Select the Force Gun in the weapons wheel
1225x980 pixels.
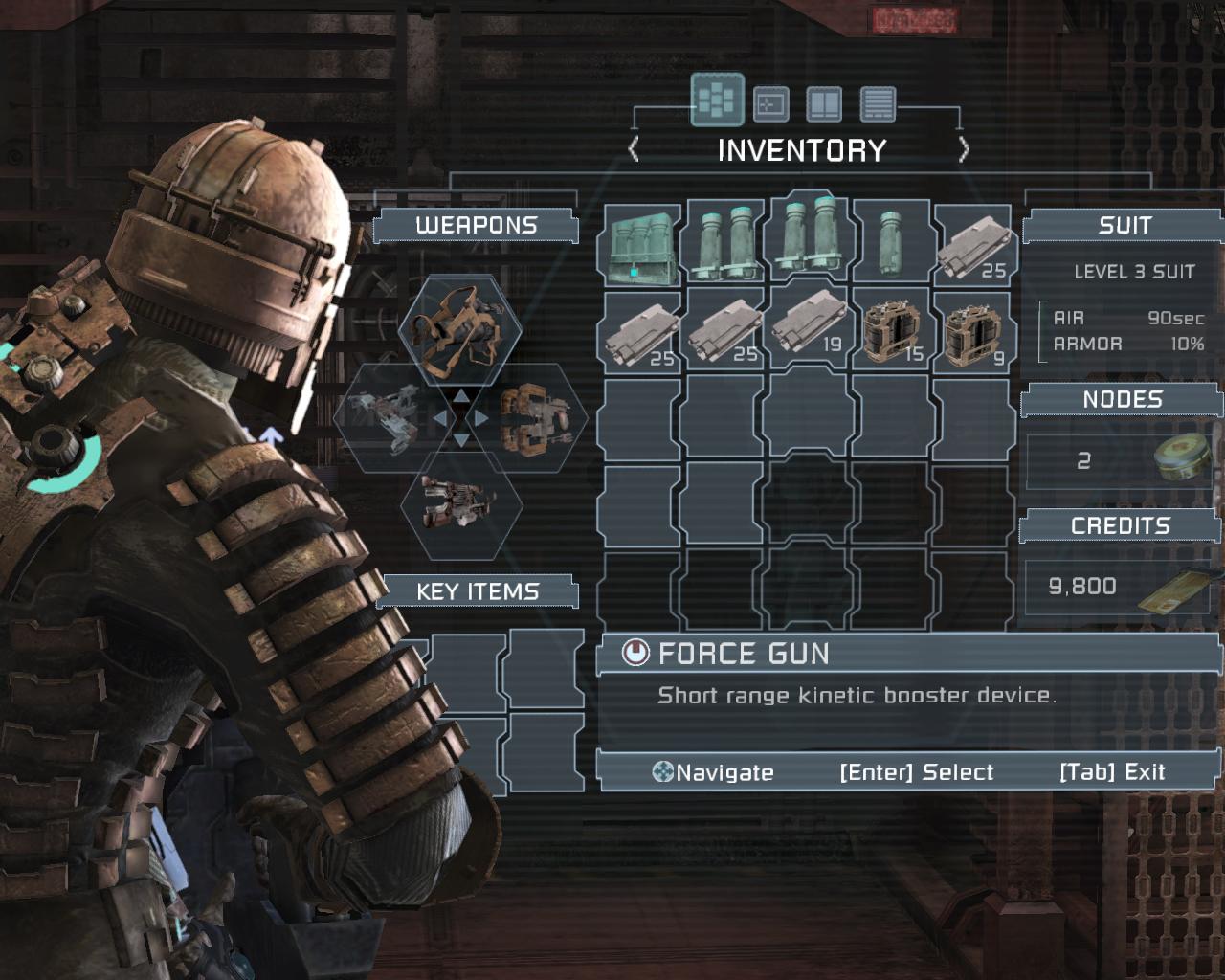pyautogui.click(x=461, y=330)
